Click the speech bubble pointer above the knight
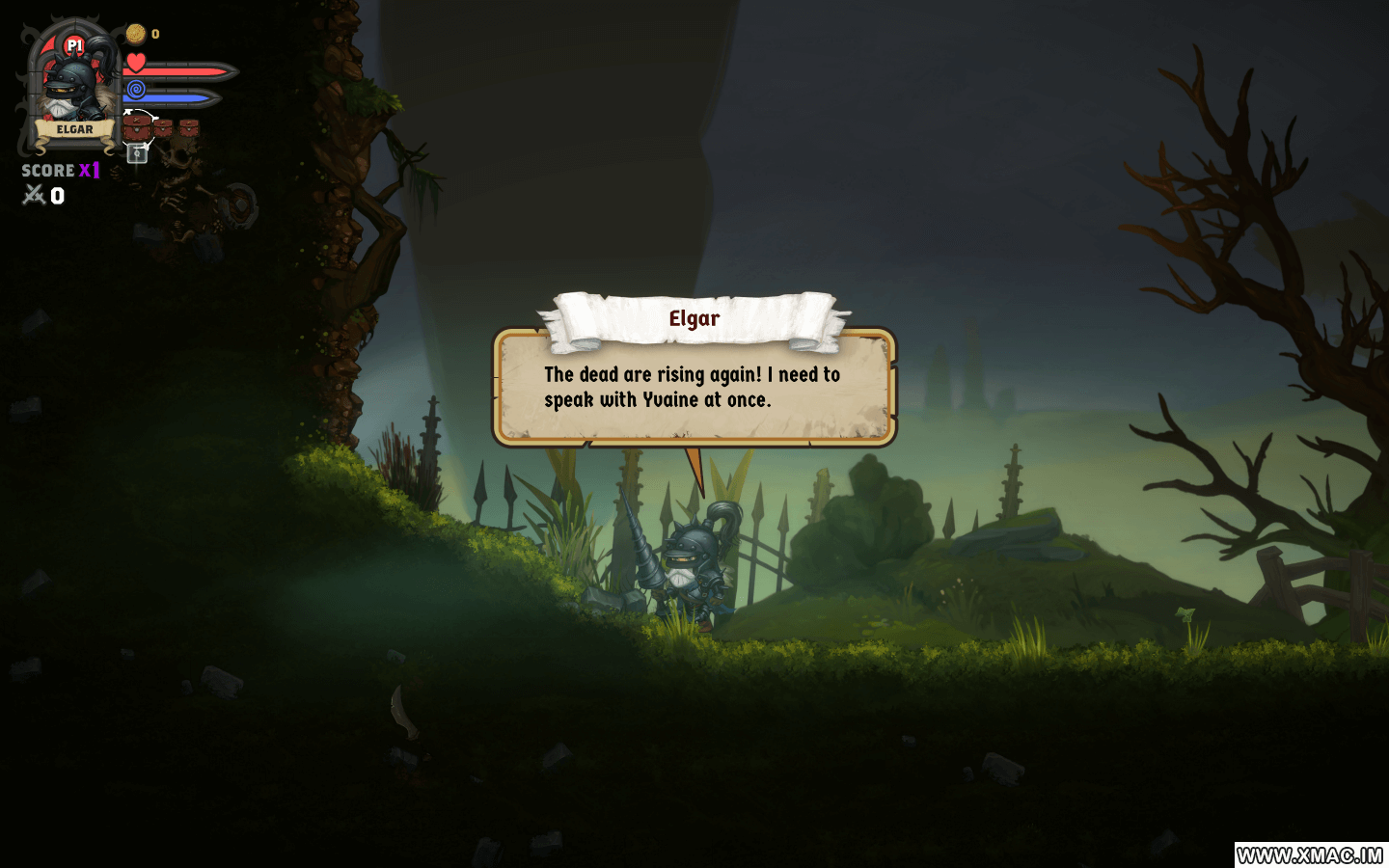Image resolution: width=1389 pixels, height=868 pixels. (696, 468)
